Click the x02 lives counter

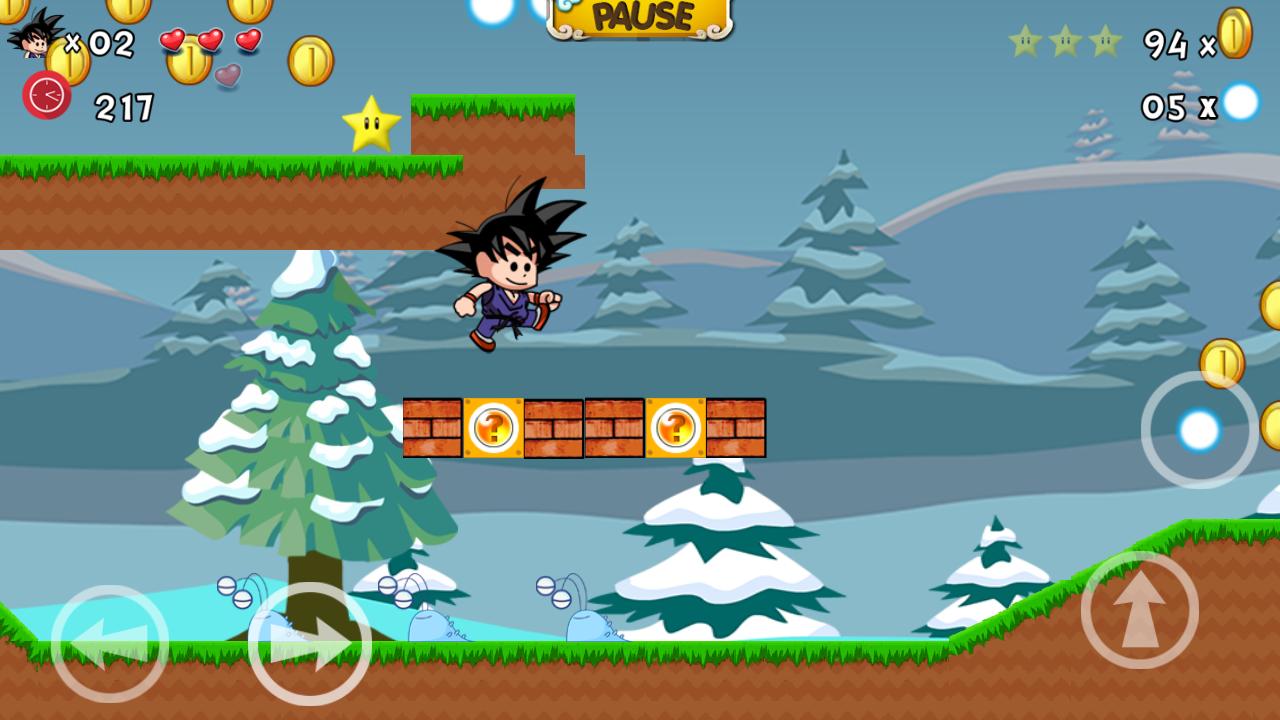[100, 44]
